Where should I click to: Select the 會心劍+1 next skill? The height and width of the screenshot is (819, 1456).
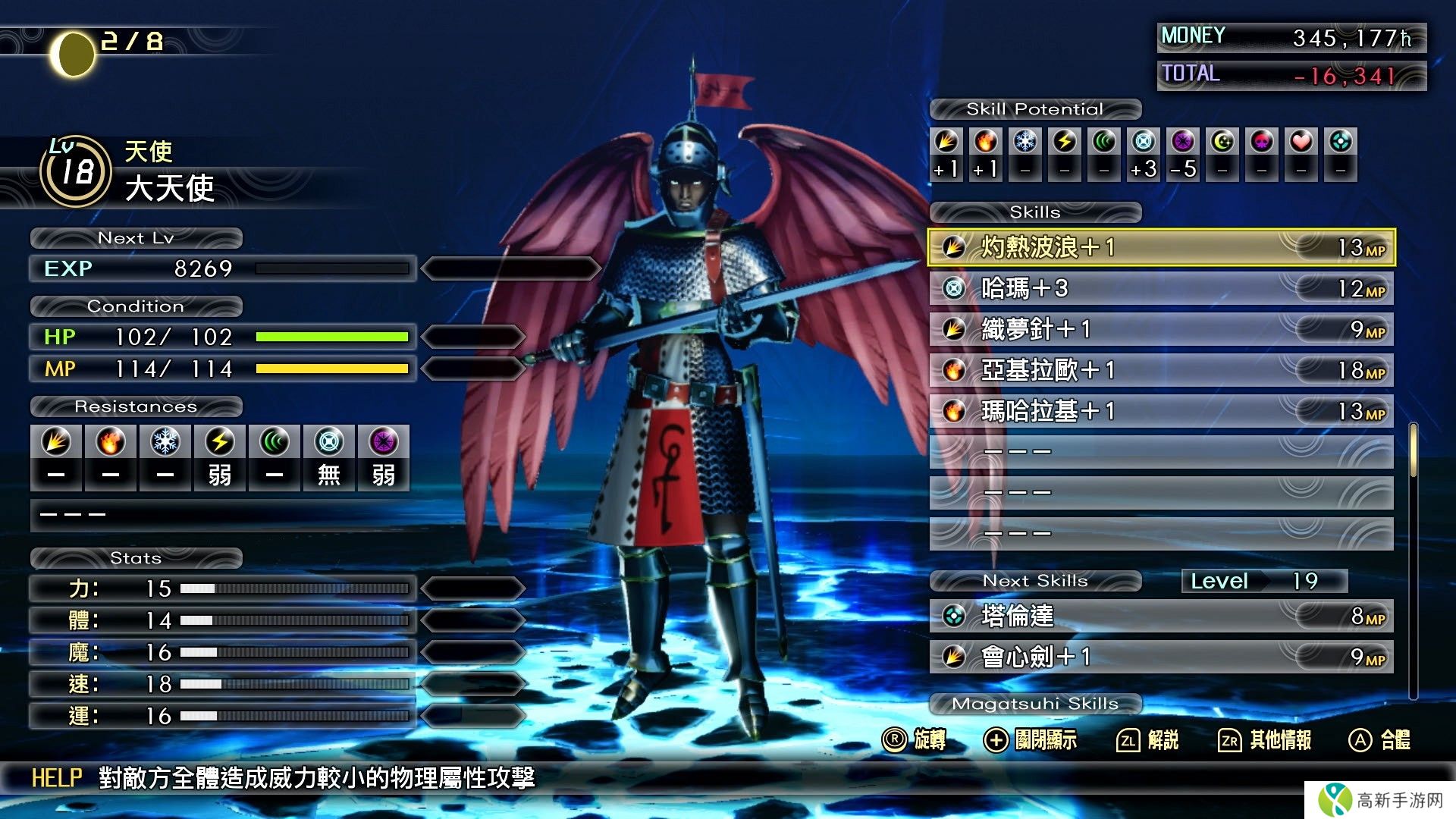[x=1160, y=657]
